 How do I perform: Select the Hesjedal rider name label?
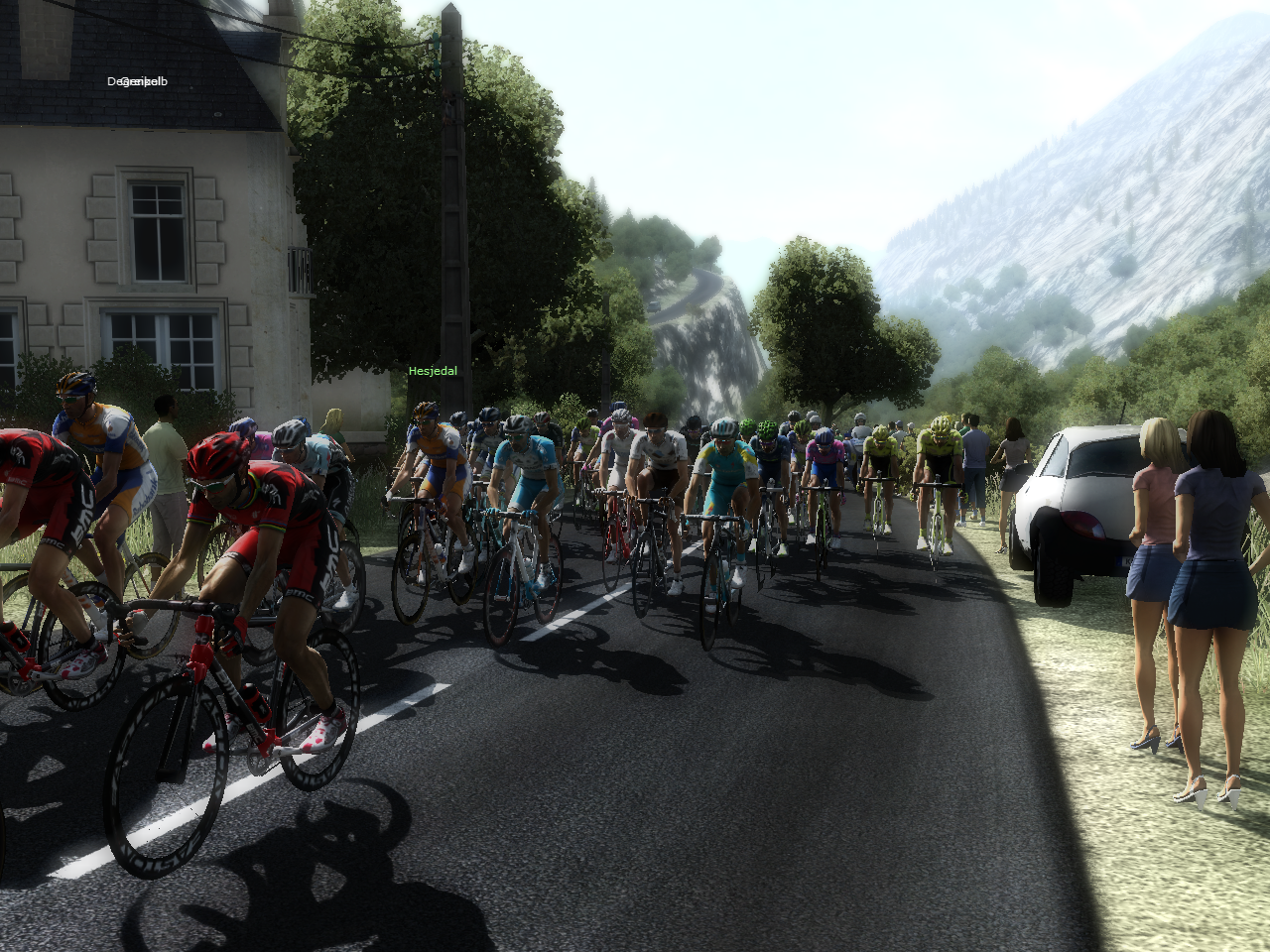coord(433,371)
